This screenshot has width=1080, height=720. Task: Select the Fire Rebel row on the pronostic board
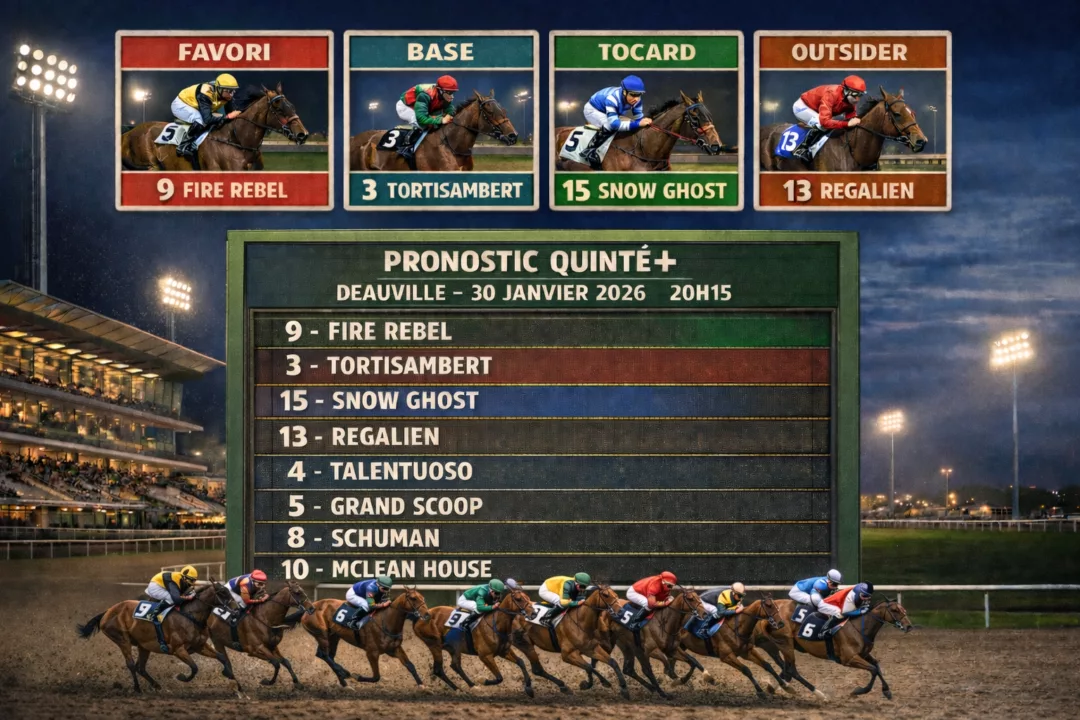[541, 331]
